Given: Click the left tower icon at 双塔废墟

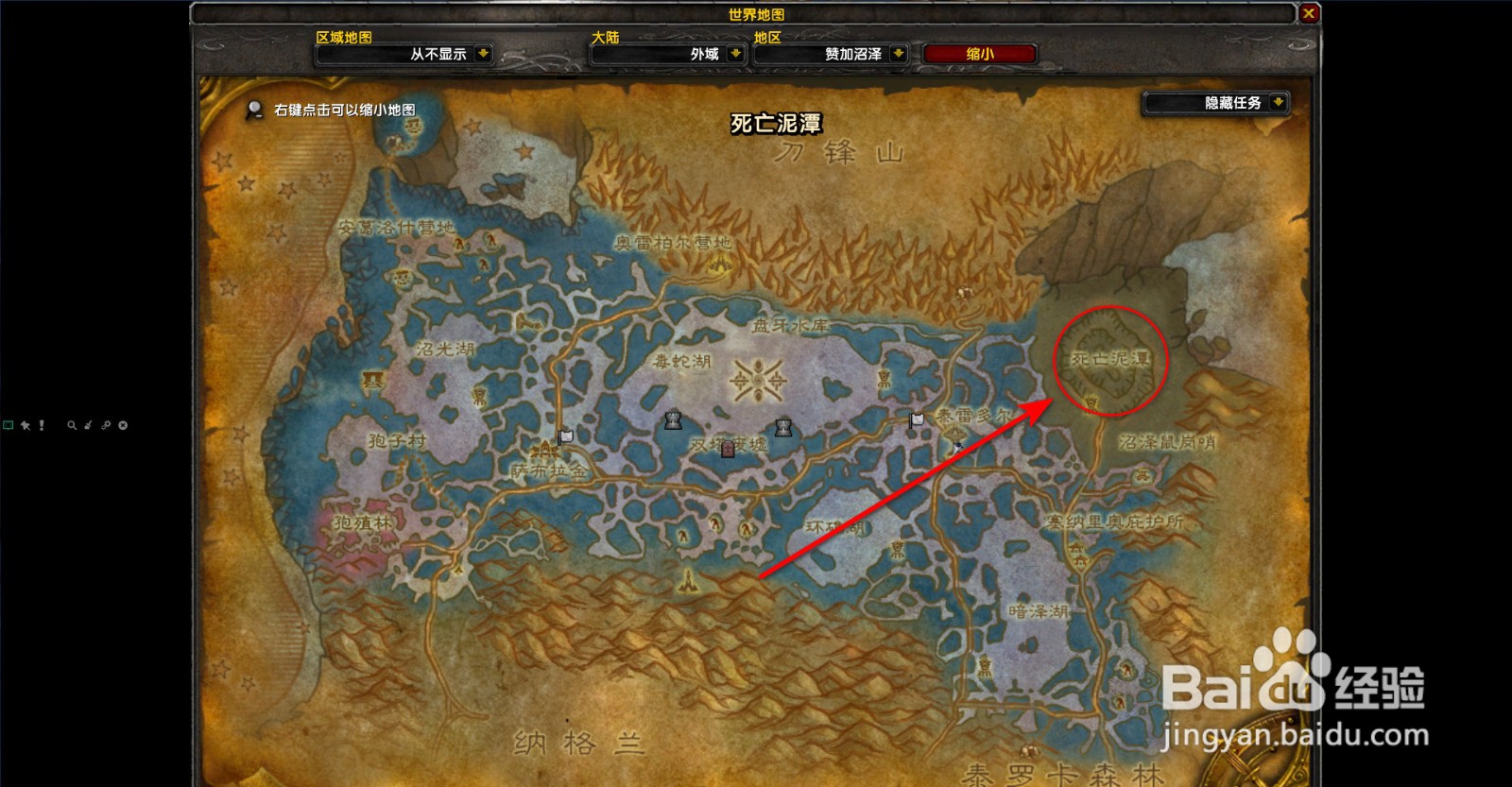Looking at the screenshot, I should 672,421.
